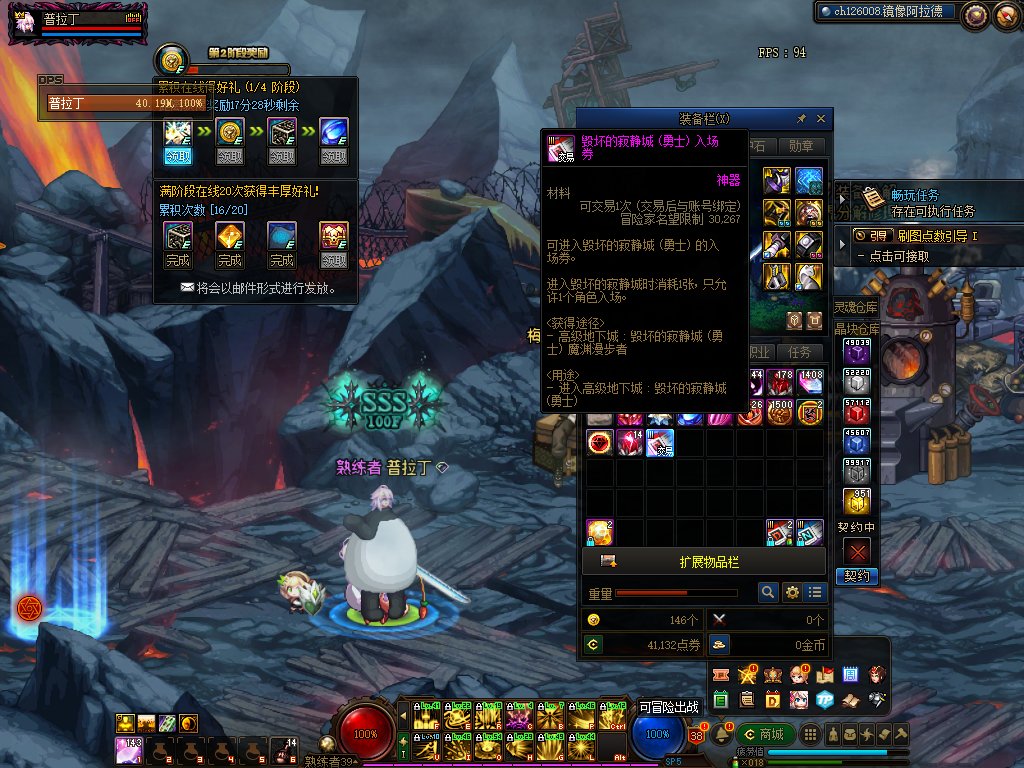The image size is (1024, 768).
Task: Close the 装备栏 inventory window
Action: (821, 119)
